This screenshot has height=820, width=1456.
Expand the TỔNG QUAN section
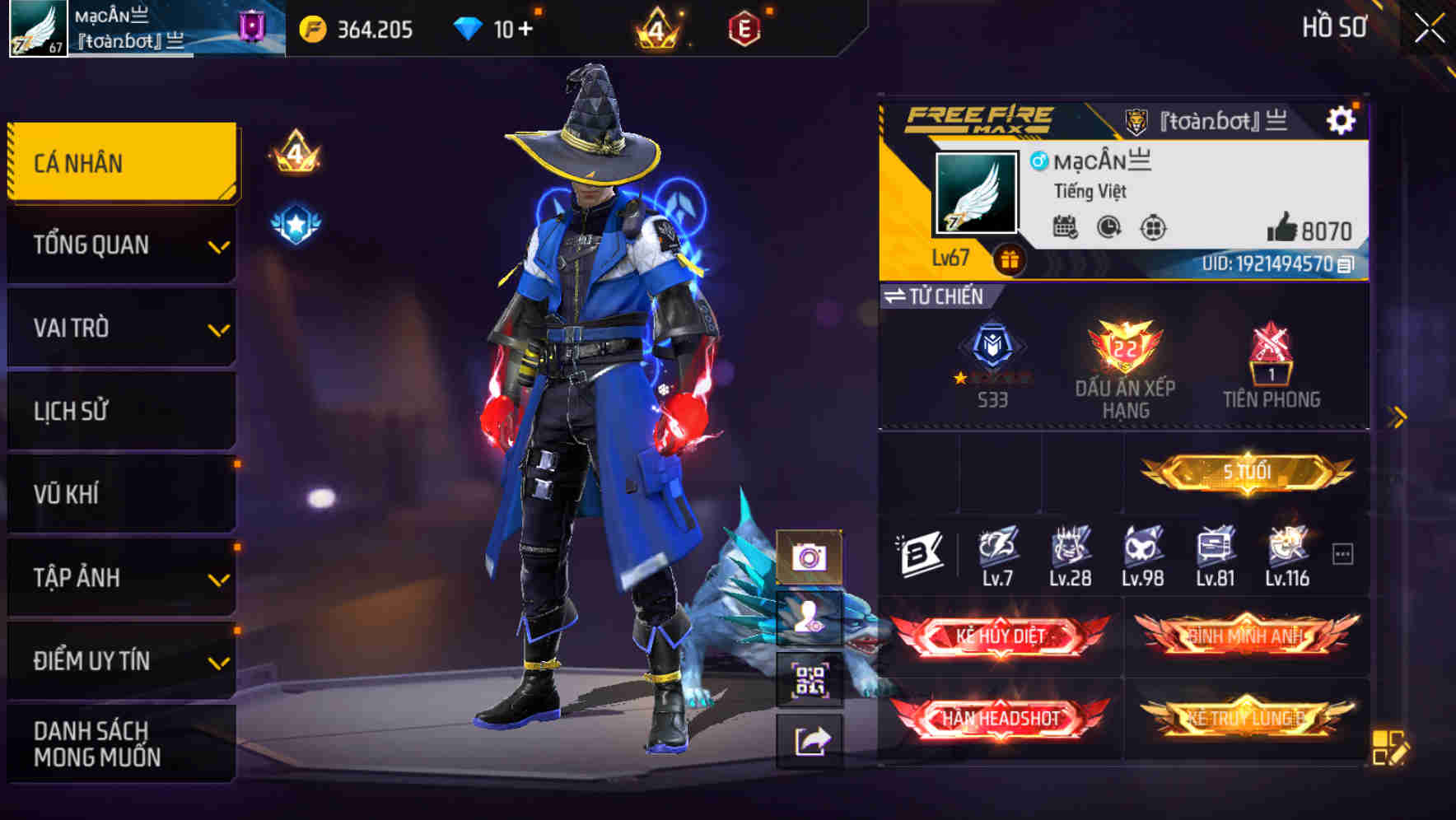(x=120, y=245)
